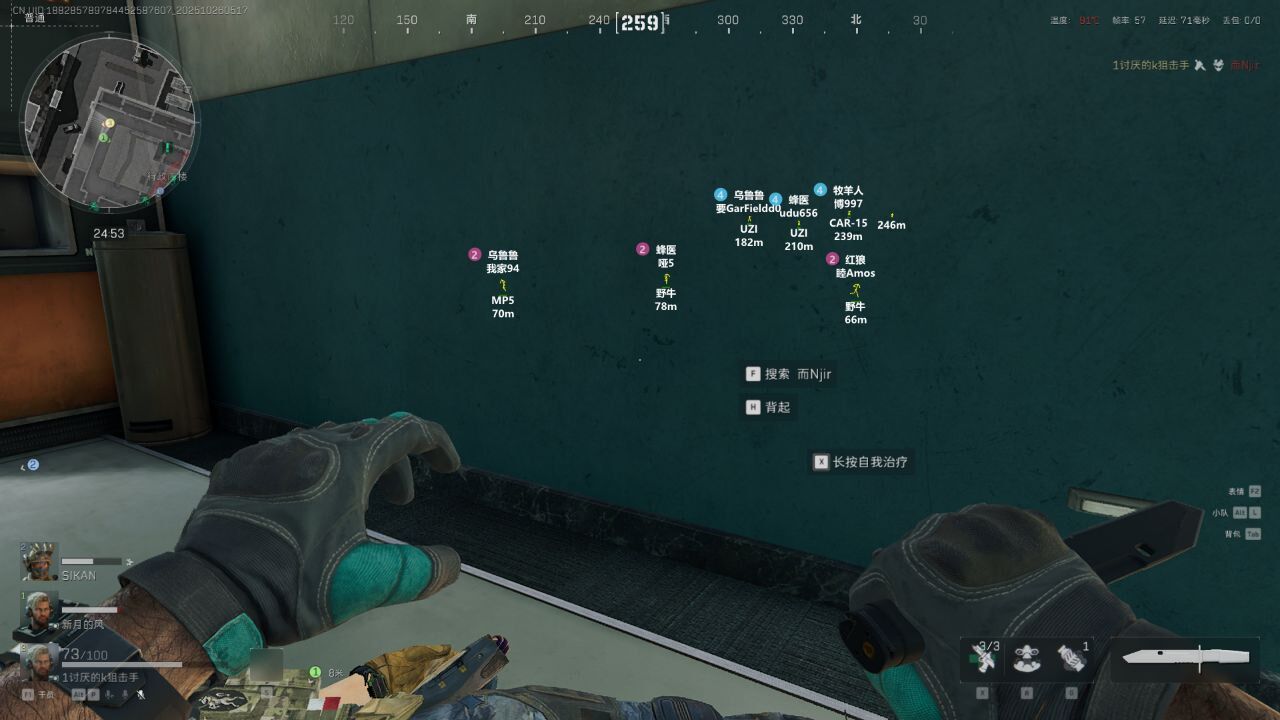Click the 259 compass heading readout
1280x720 pixels.
[x=640, y=22]
